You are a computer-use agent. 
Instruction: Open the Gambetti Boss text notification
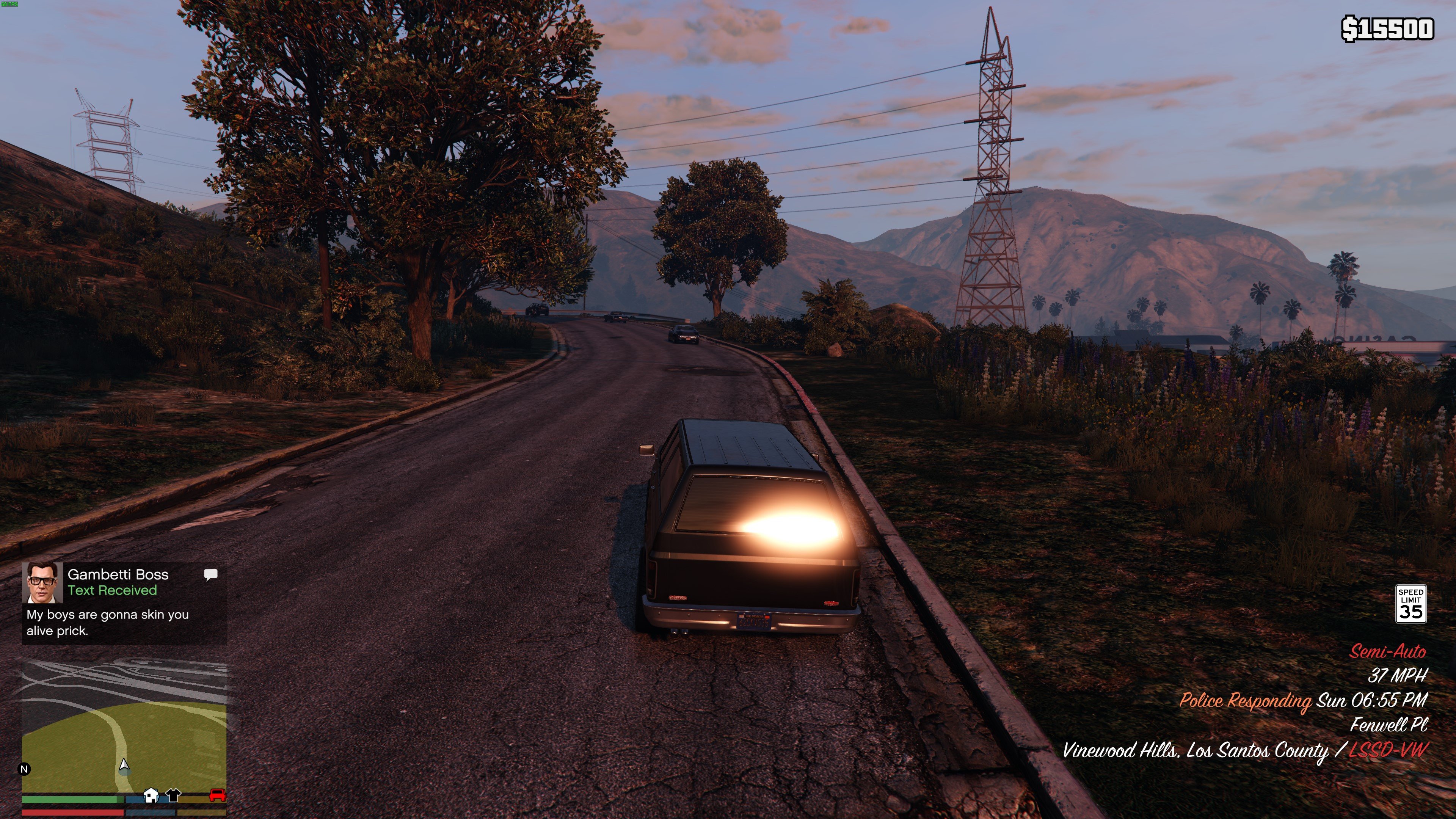[124, 603]
